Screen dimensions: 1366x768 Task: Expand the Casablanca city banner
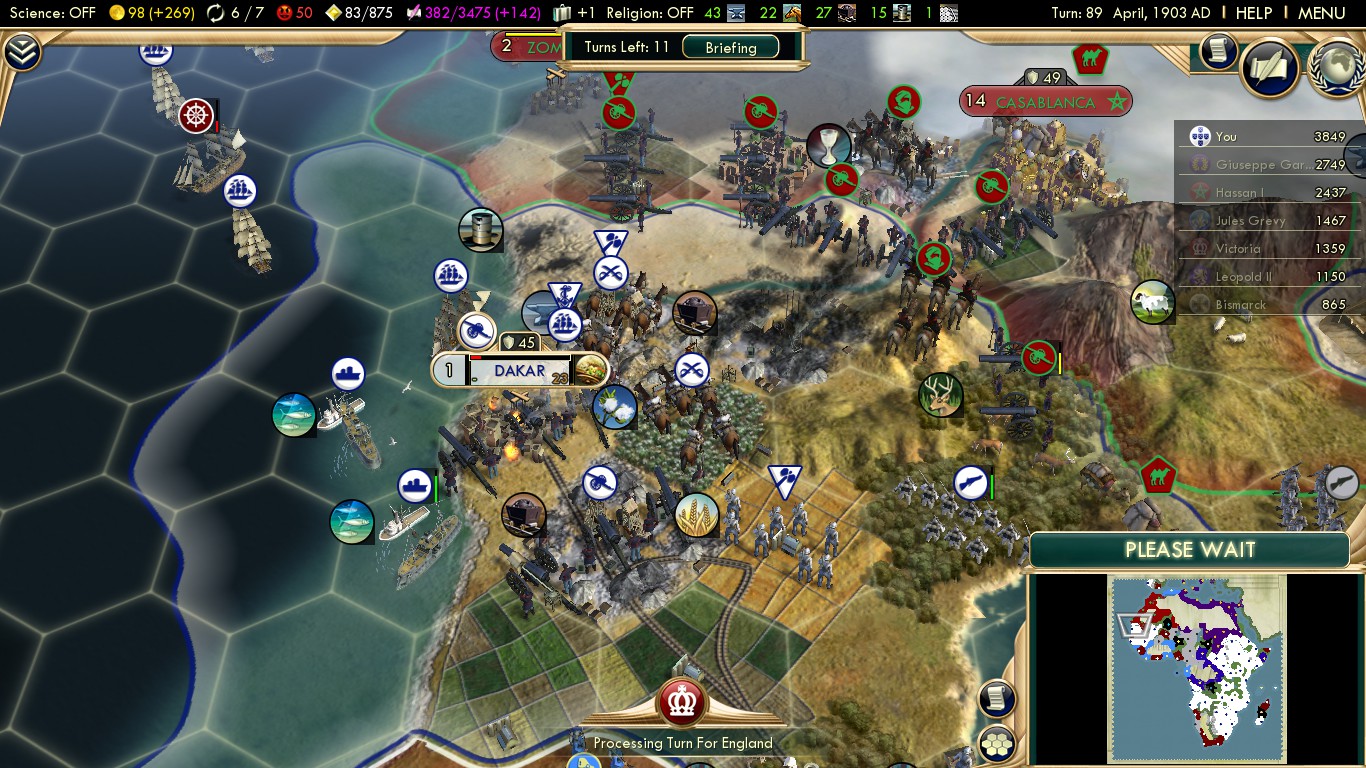pyautogui.click(x=1045, y=100)
